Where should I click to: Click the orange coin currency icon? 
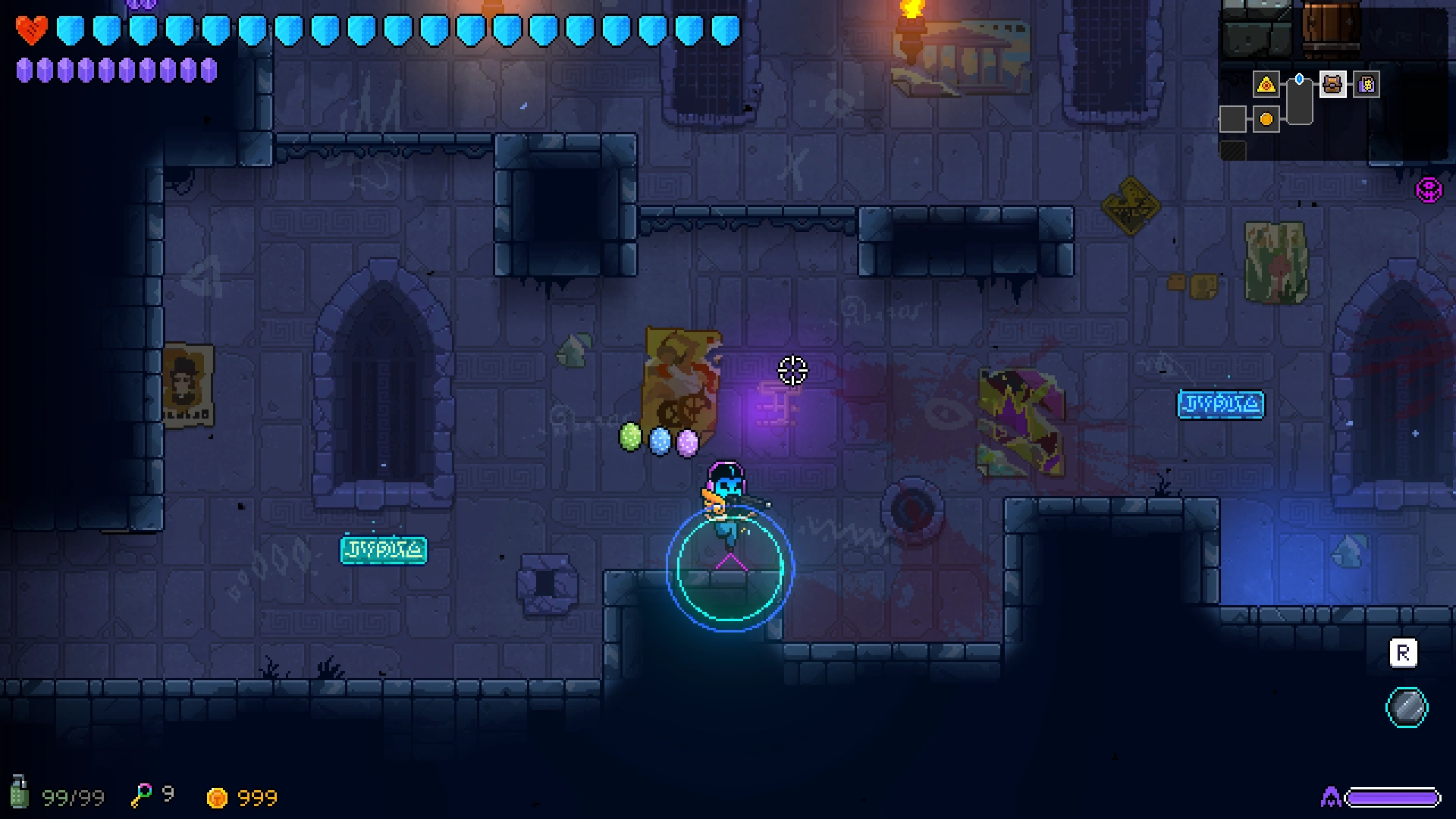[217, 798]
